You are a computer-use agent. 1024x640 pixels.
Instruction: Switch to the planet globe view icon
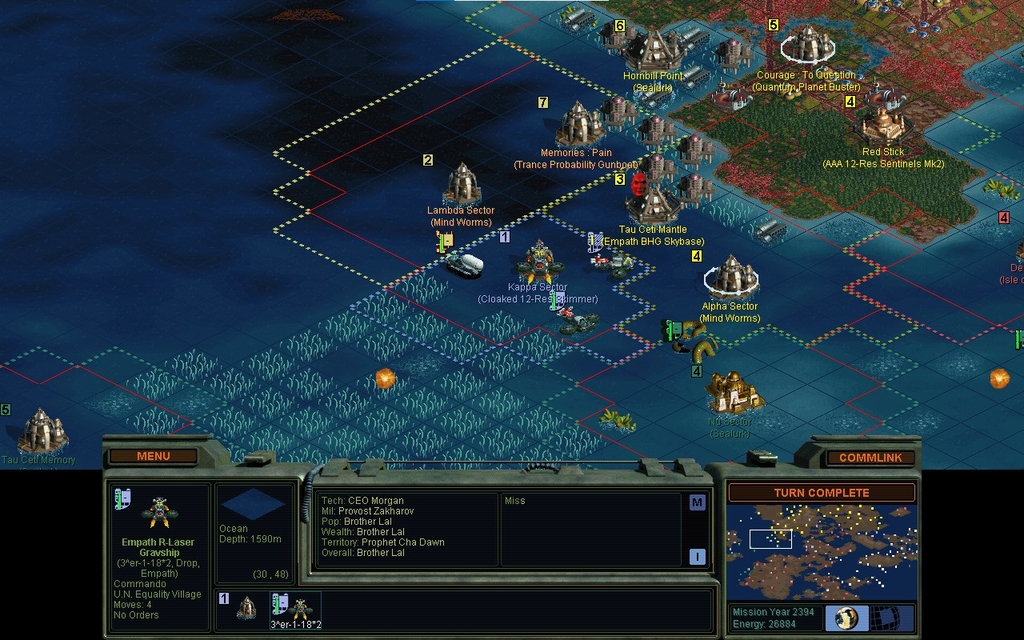846,617
